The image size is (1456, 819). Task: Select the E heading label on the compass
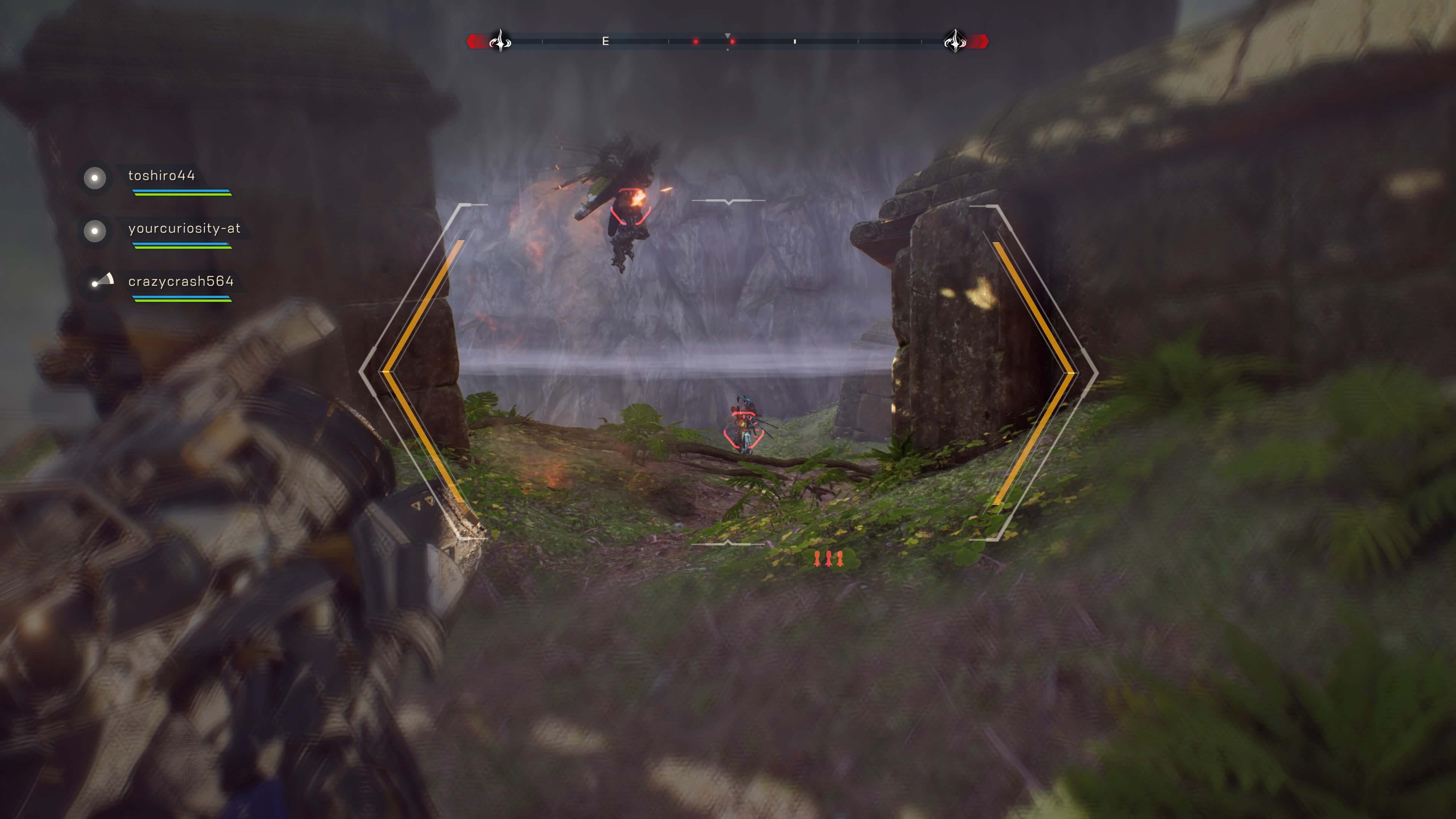click(606, 41)
